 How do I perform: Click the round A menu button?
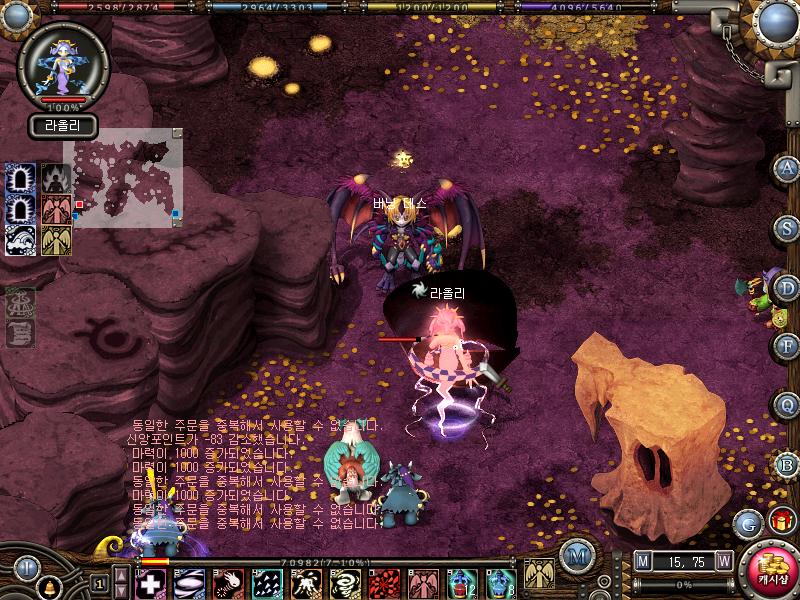pos(787,168)
